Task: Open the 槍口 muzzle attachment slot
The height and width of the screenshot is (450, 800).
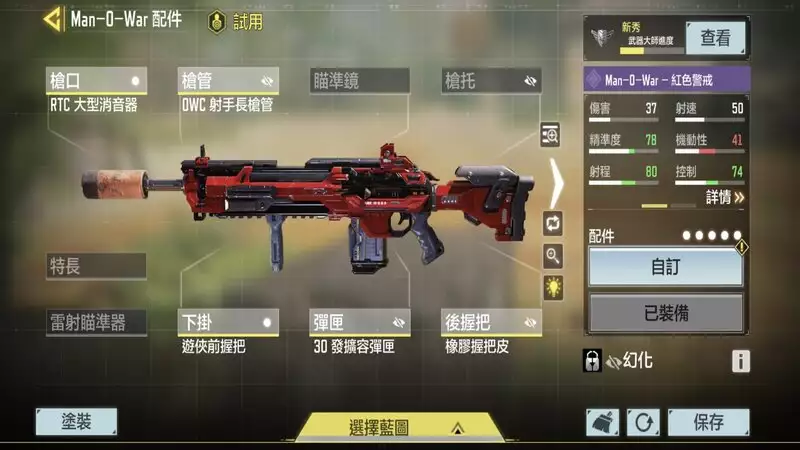Action: pyautogui.click(x=97, y=81)
